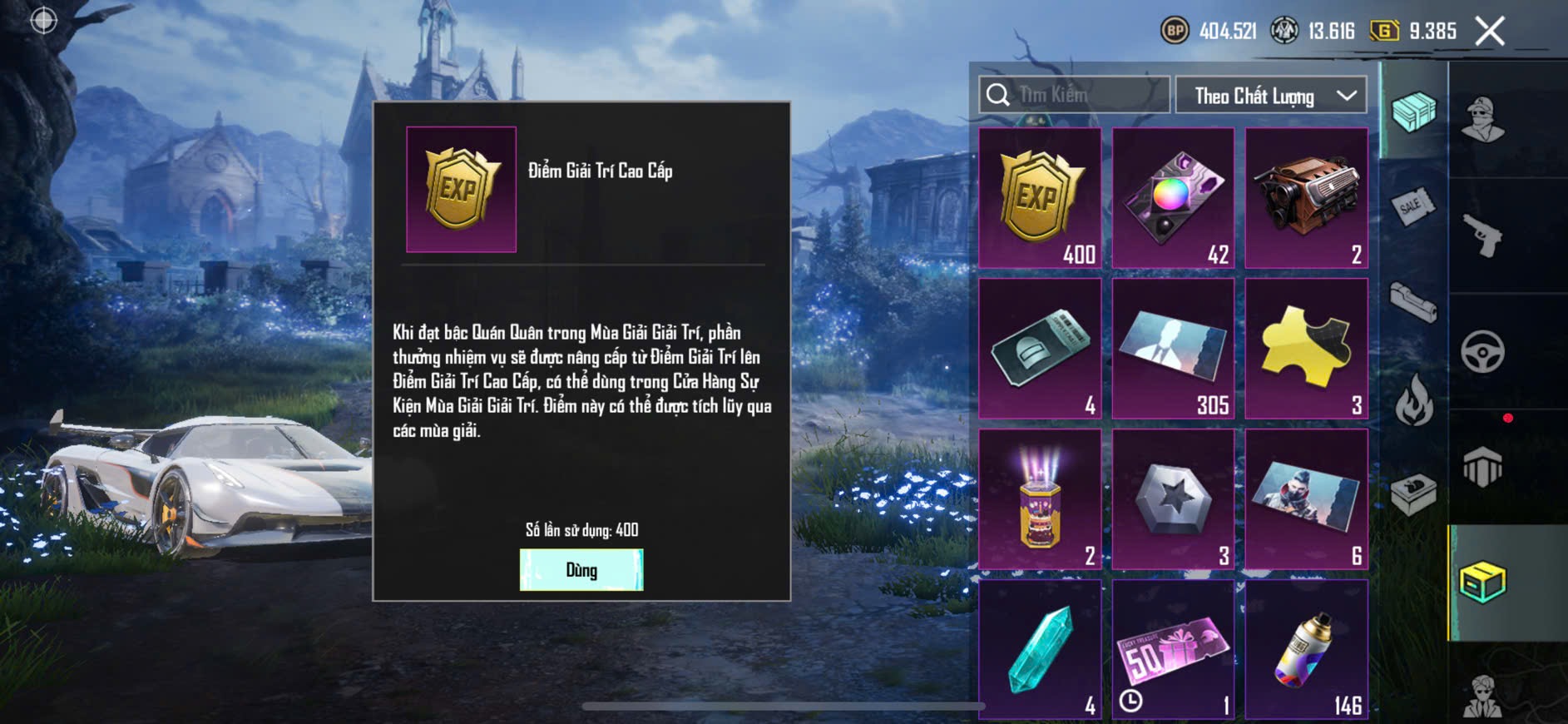Open the steering wheel vehicle category

click(x=1482, y=351)
